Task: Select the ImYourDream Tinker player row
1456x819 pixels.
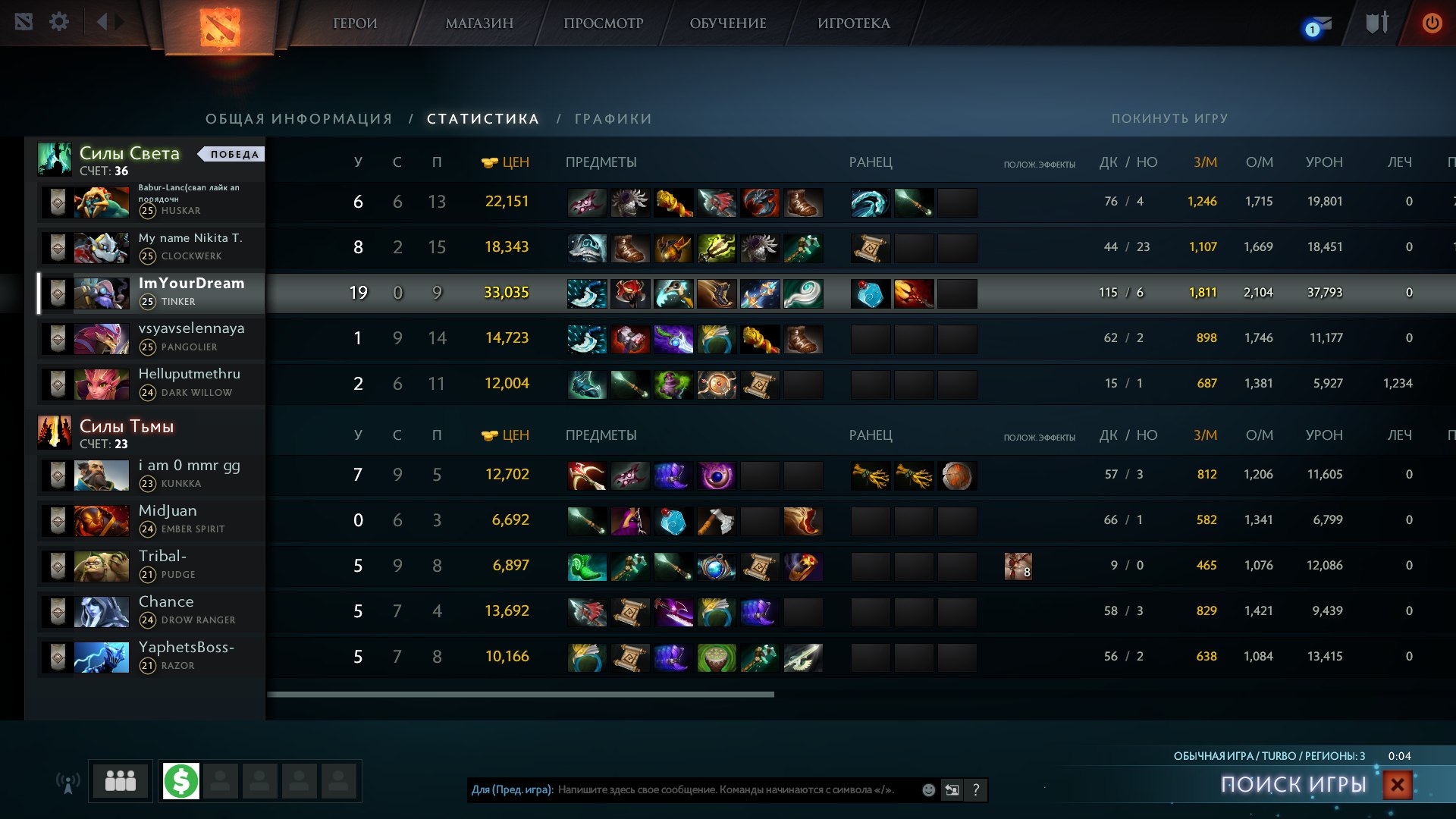Action: (191, 292)
